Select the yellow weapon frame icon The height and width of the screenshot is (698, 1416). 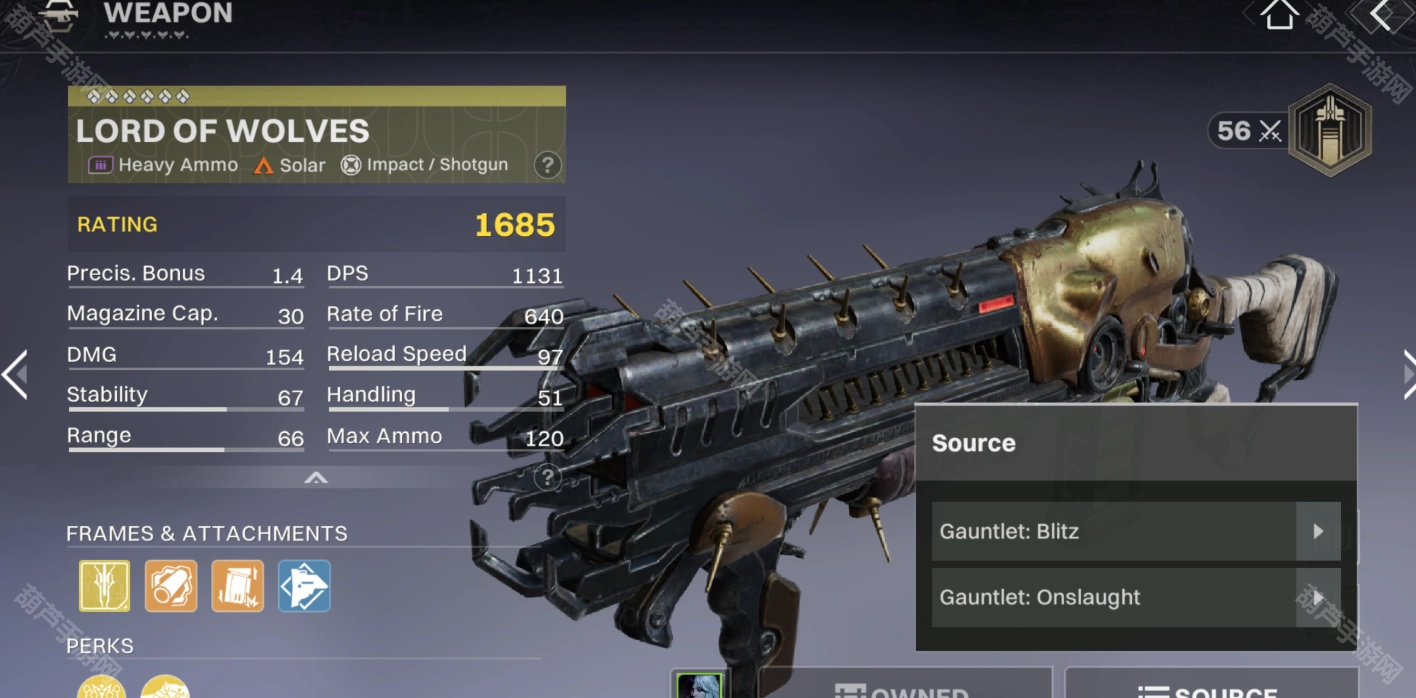105,585
